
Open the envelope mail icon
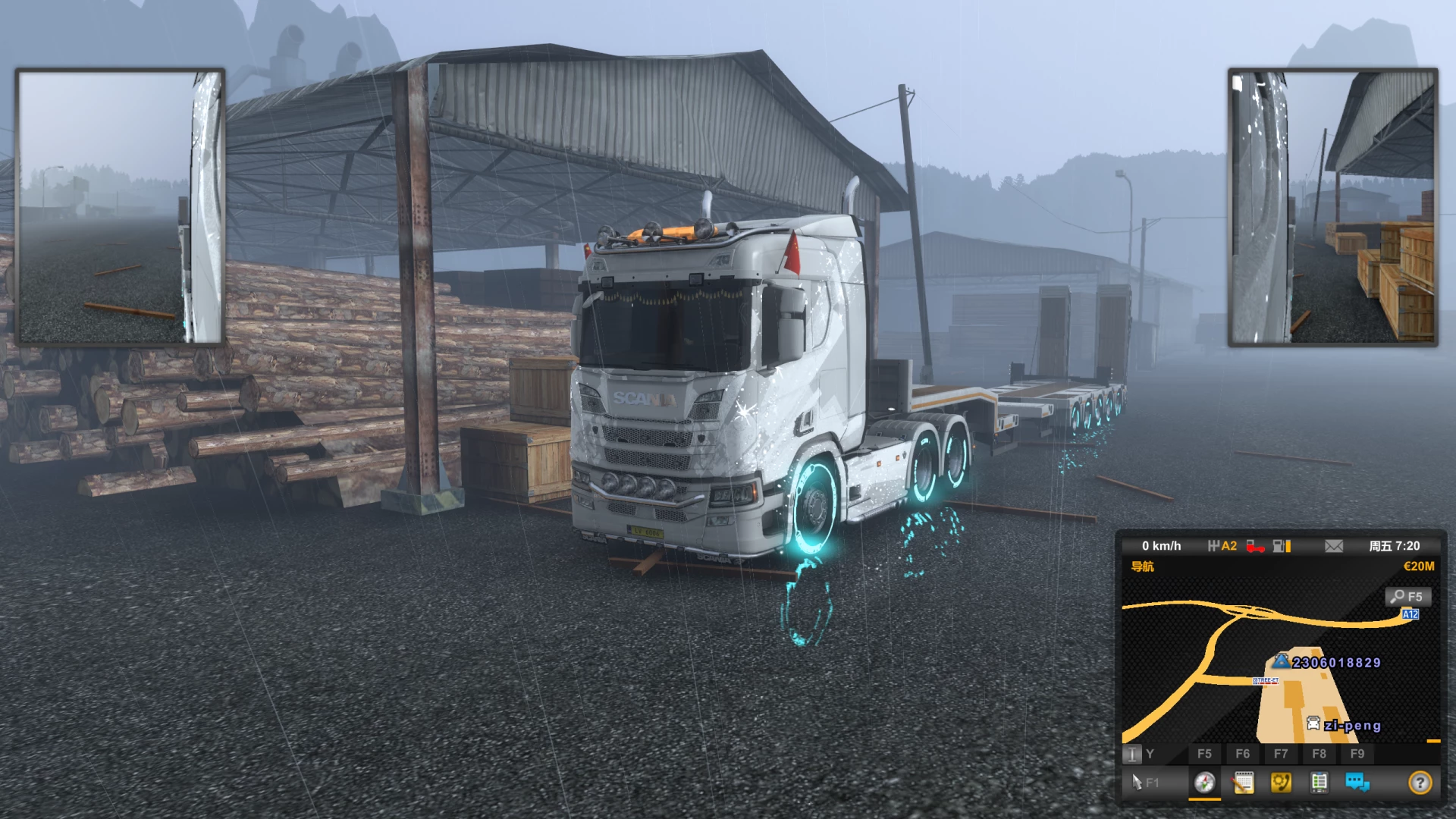click(1334, 546)
